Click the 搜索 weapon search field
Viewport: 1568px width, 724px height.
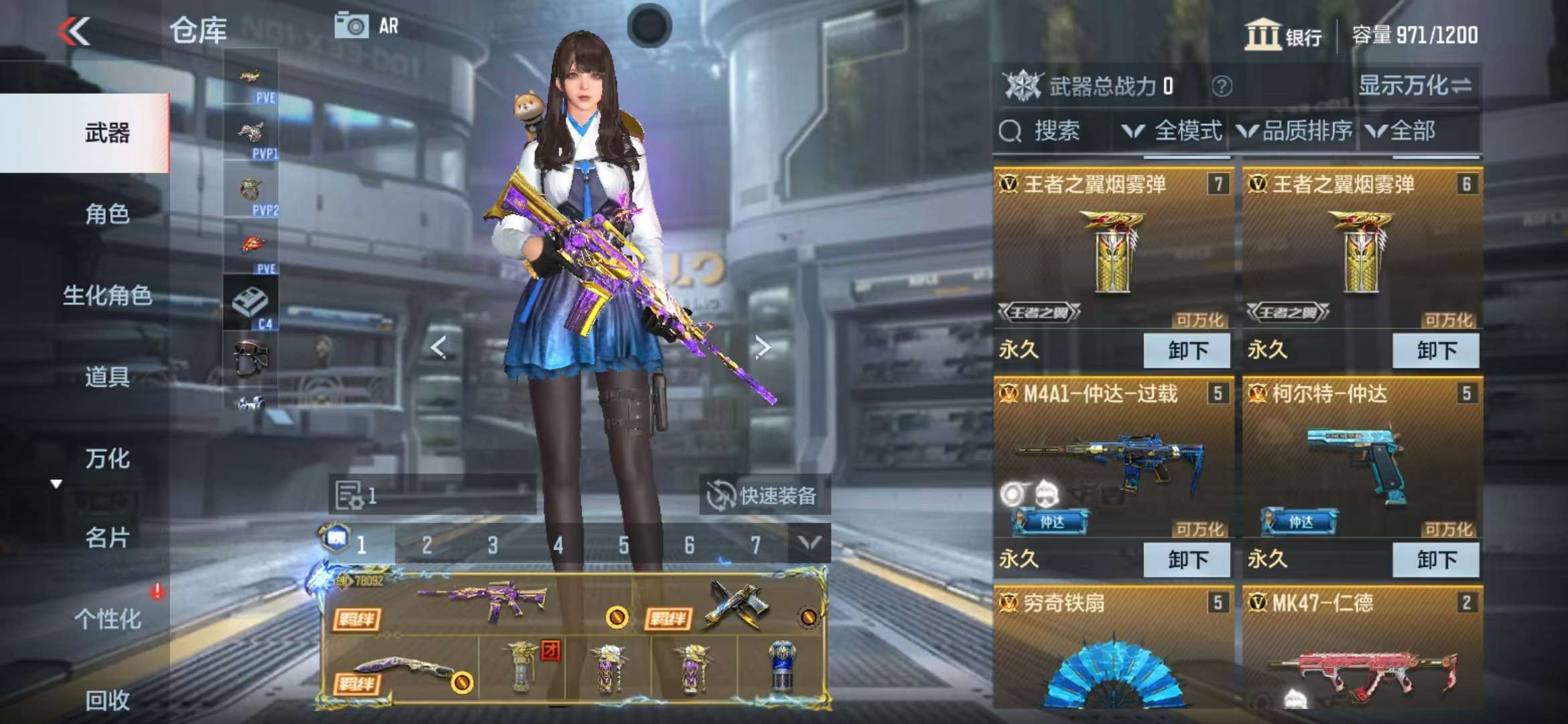click(x=1052, y=131)
